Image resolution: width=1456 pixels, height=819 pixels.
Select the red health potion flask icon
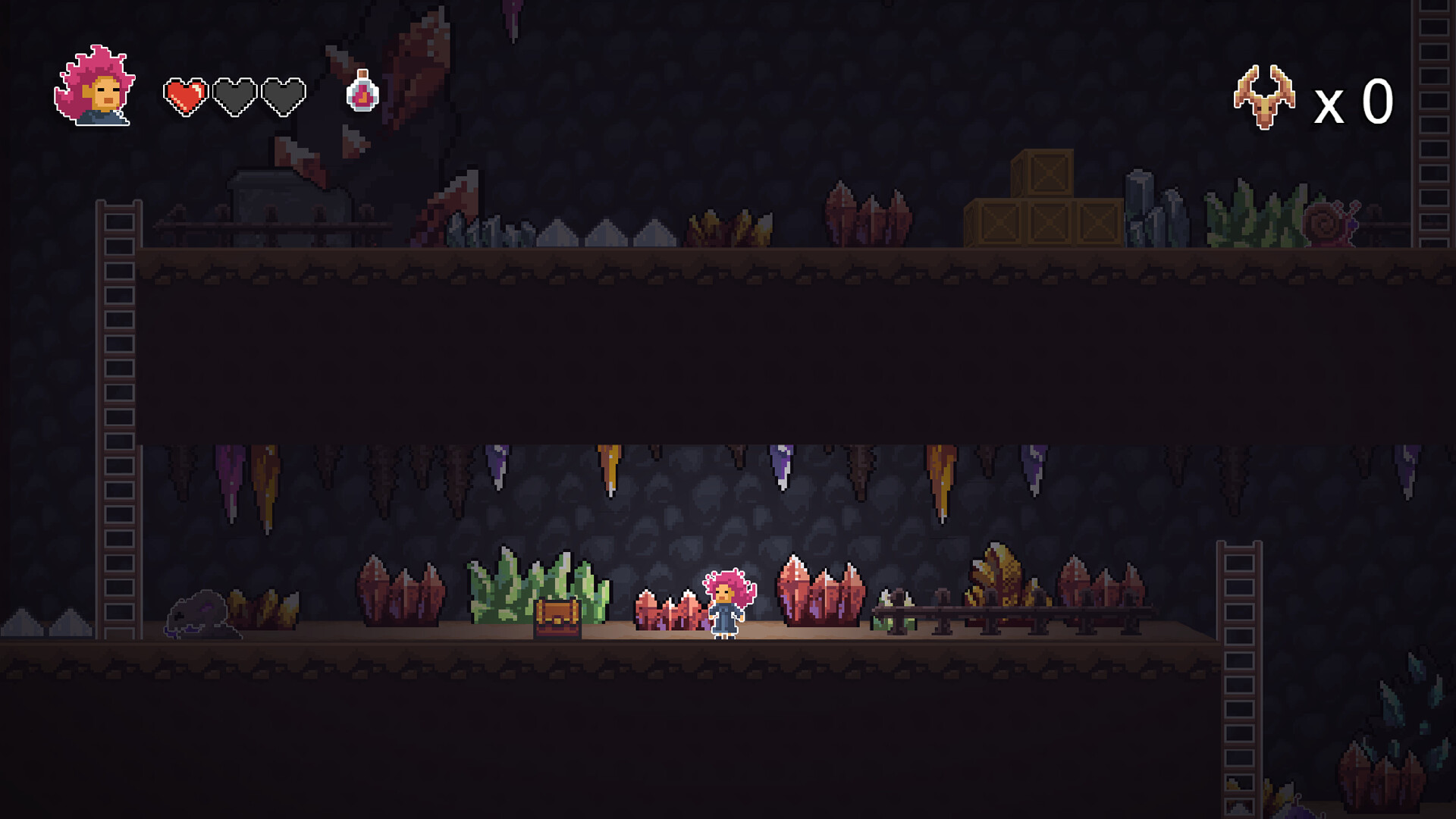coord(362,96)
